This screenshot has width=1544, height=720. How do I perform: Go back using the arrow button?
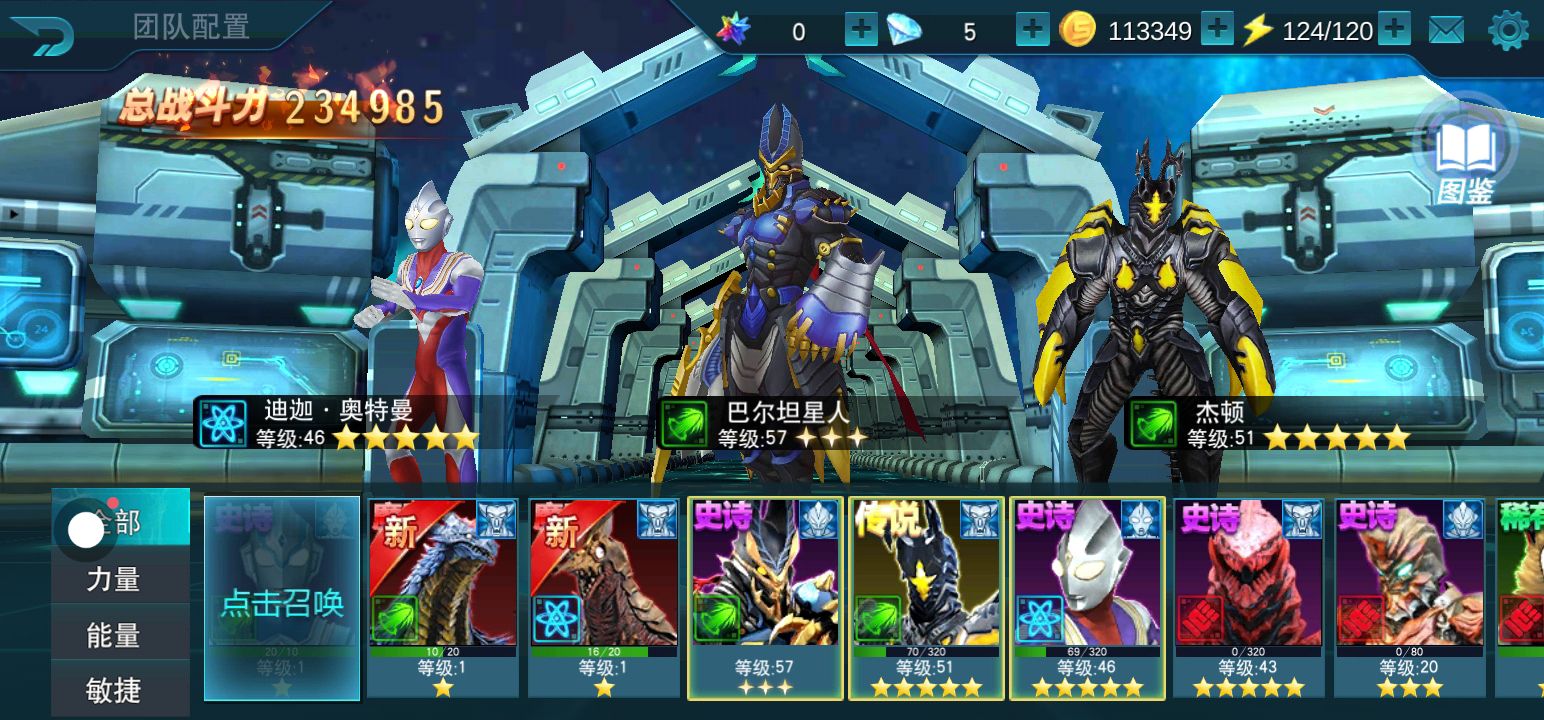coord(42,36)
